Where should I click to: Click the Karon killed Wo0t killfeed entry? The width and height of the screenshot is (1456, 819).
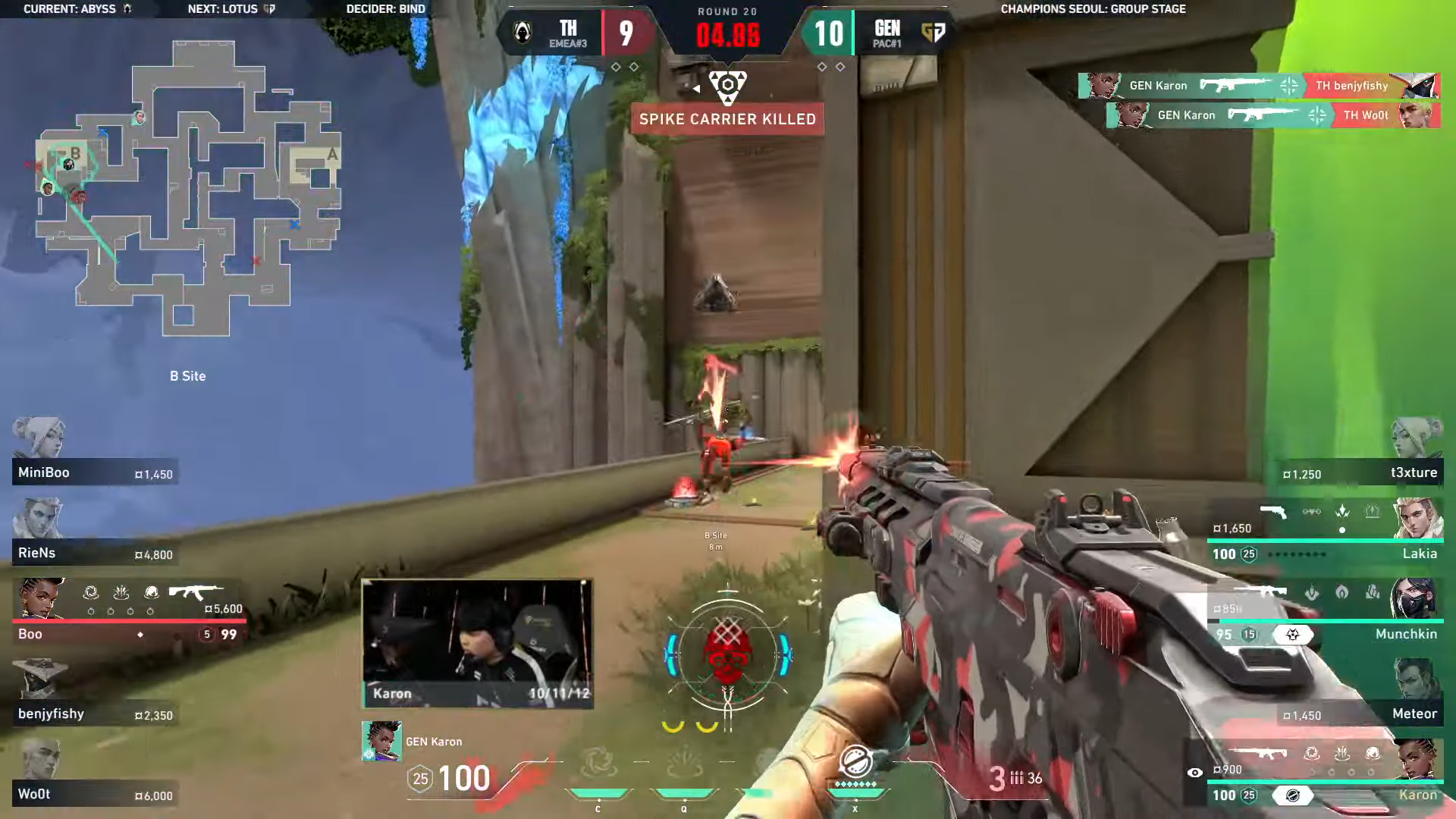(x=1272, y=115)
